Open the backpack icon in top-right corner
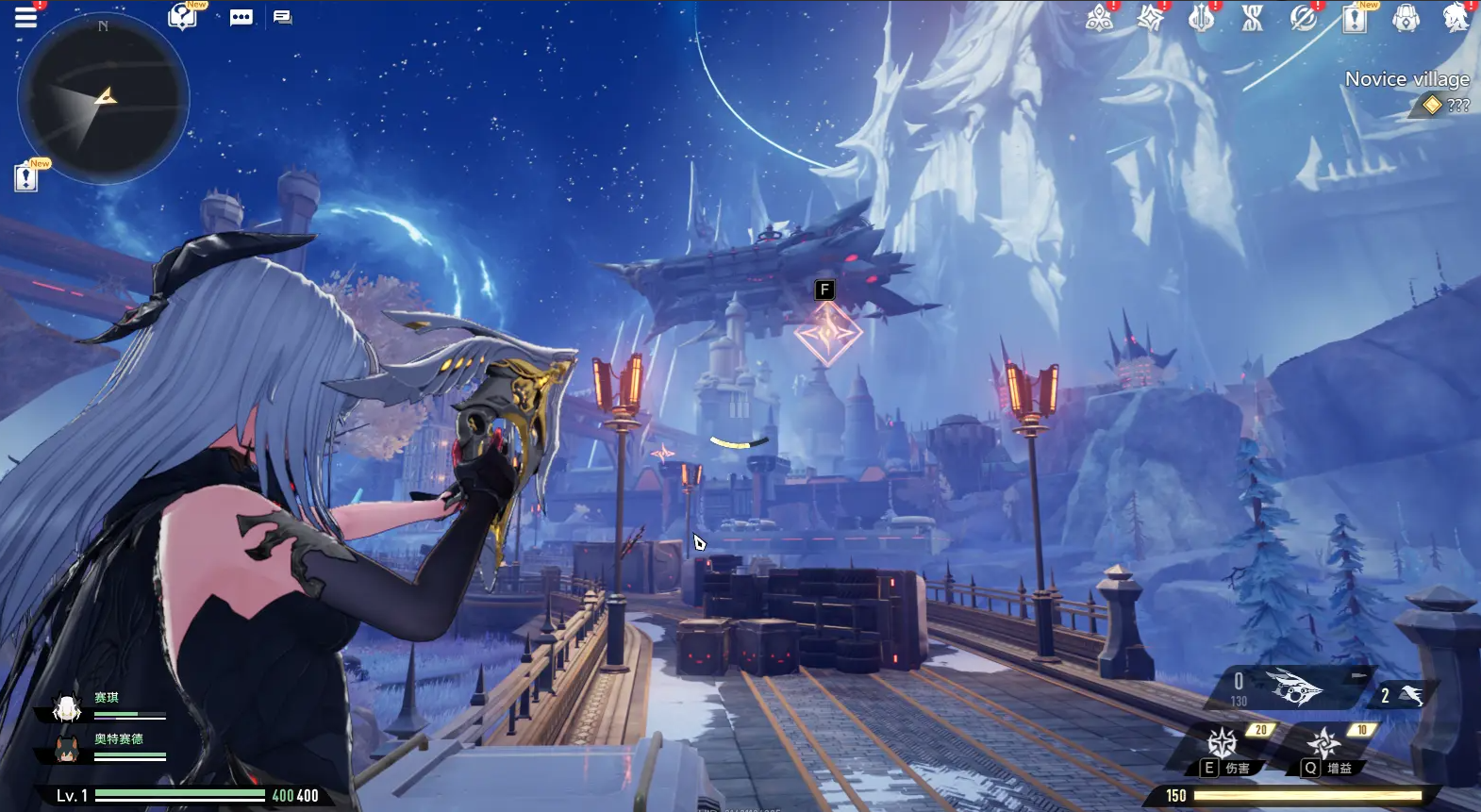Screen dimensions: 1481x812 1407,19
